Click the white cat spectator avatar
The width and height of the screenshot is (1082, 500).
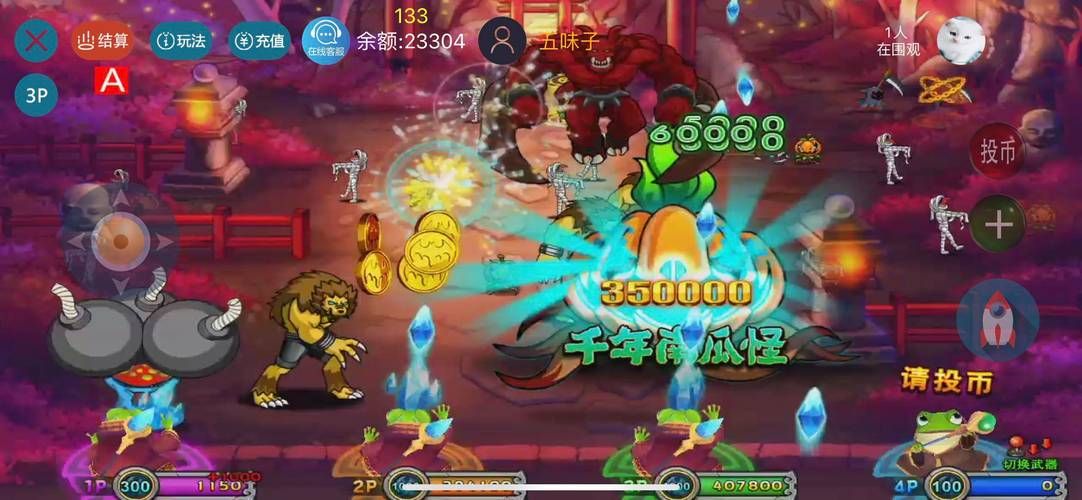961,41
